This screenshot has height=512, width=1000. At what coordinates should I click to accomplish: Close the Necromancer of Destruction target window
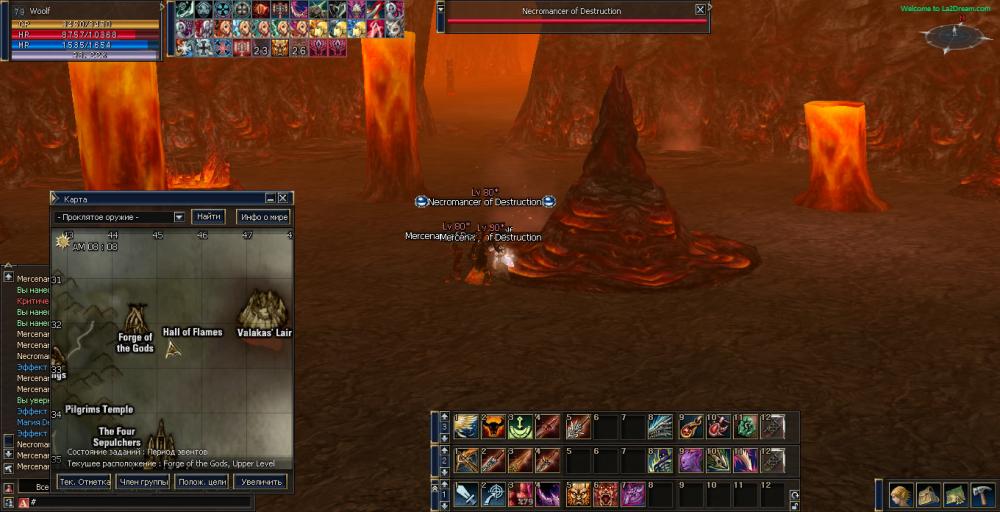tap(700, 9)
